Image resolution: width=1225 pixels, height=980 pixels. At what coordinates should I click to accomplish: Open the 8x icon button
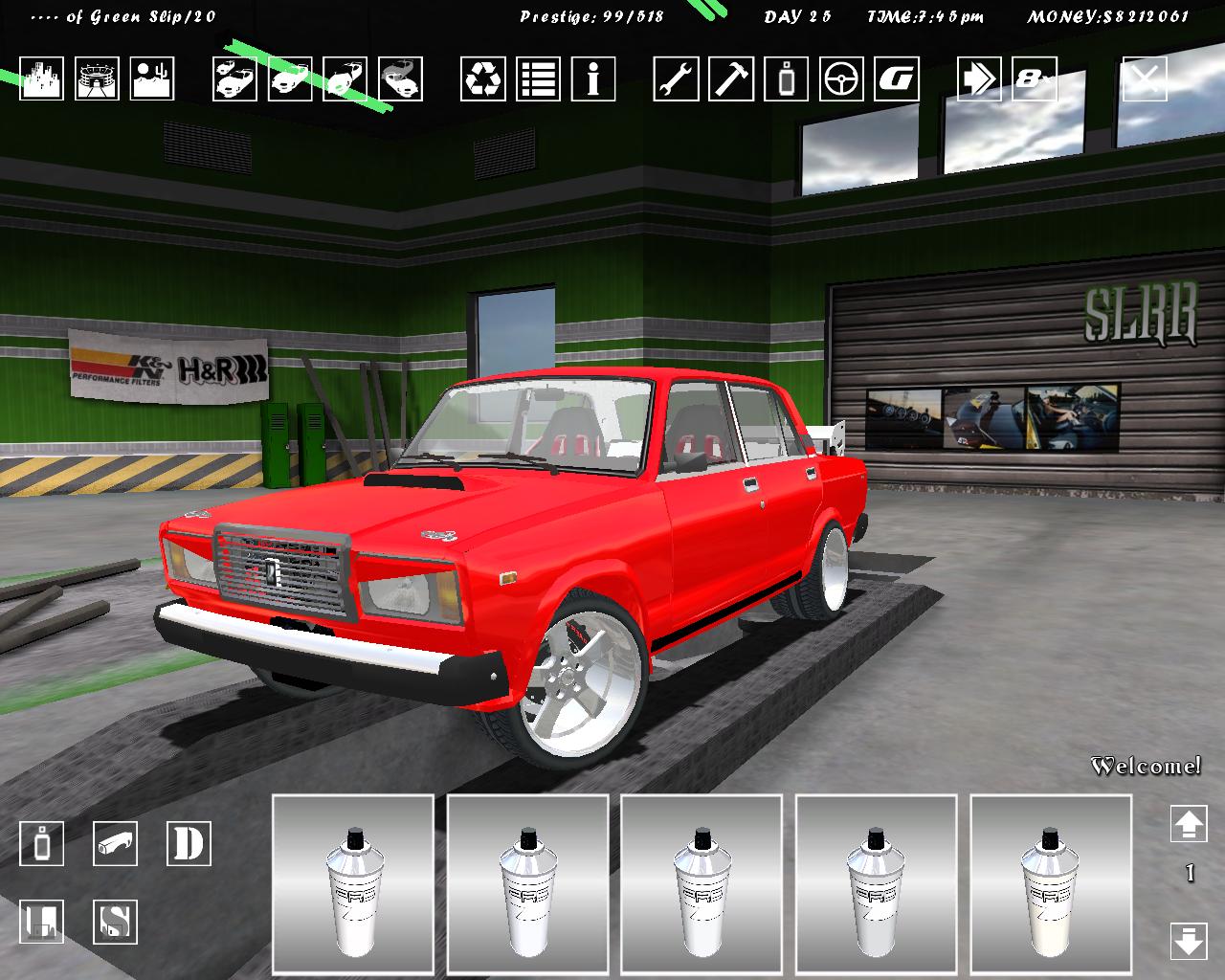click(x=1035, y=78)
